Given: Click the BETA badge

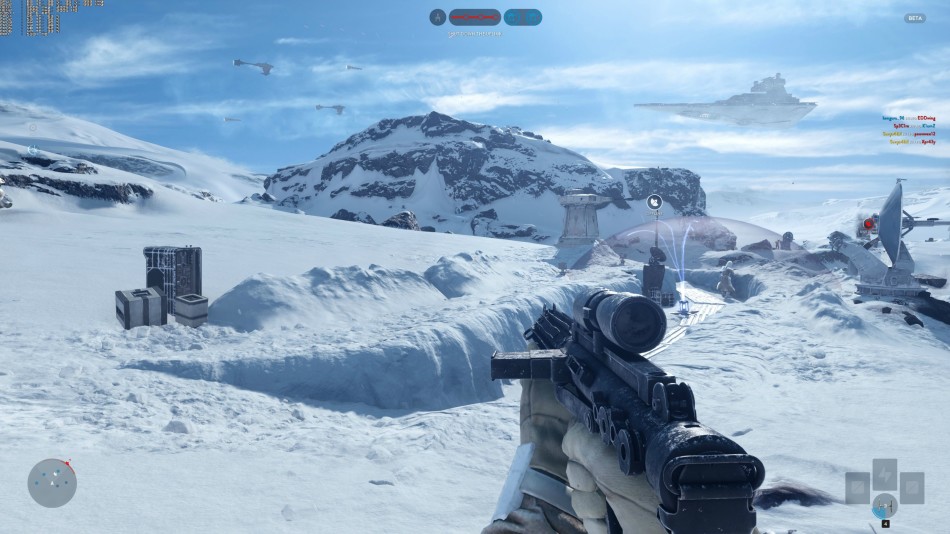Looking at the screenshot, I should (914, 18).
